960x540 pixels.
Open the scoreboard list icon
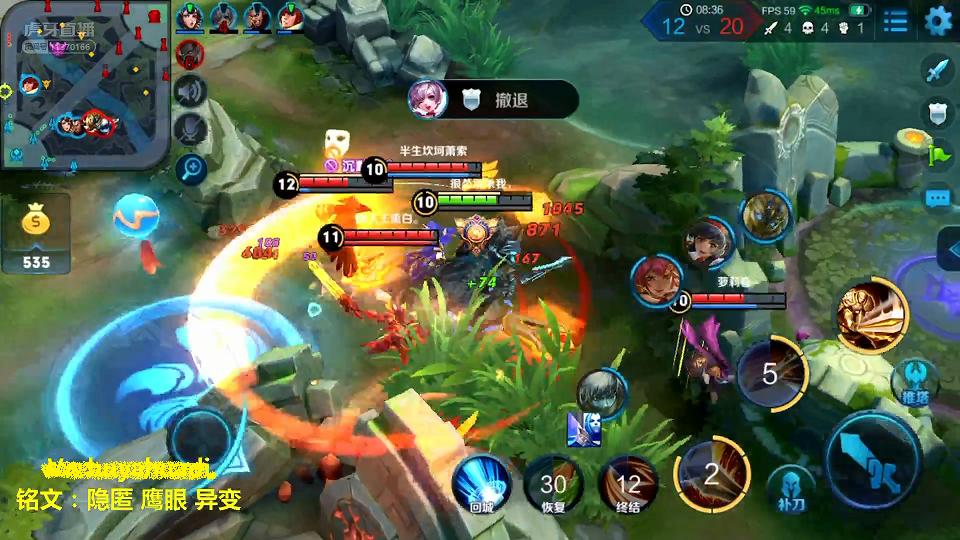click(x=895, y=21)
